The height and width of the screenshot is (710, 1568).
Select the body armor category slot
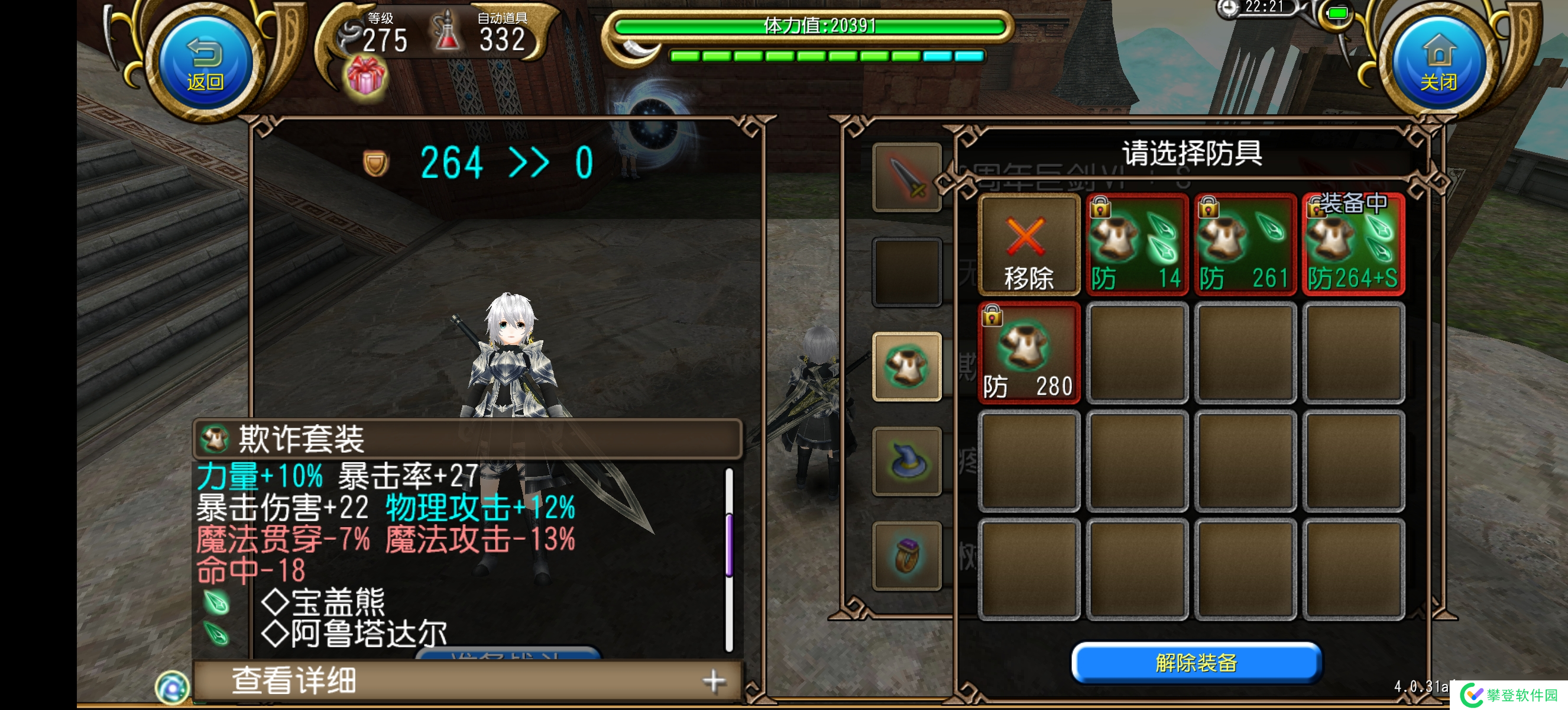click(x=906, y=367)
